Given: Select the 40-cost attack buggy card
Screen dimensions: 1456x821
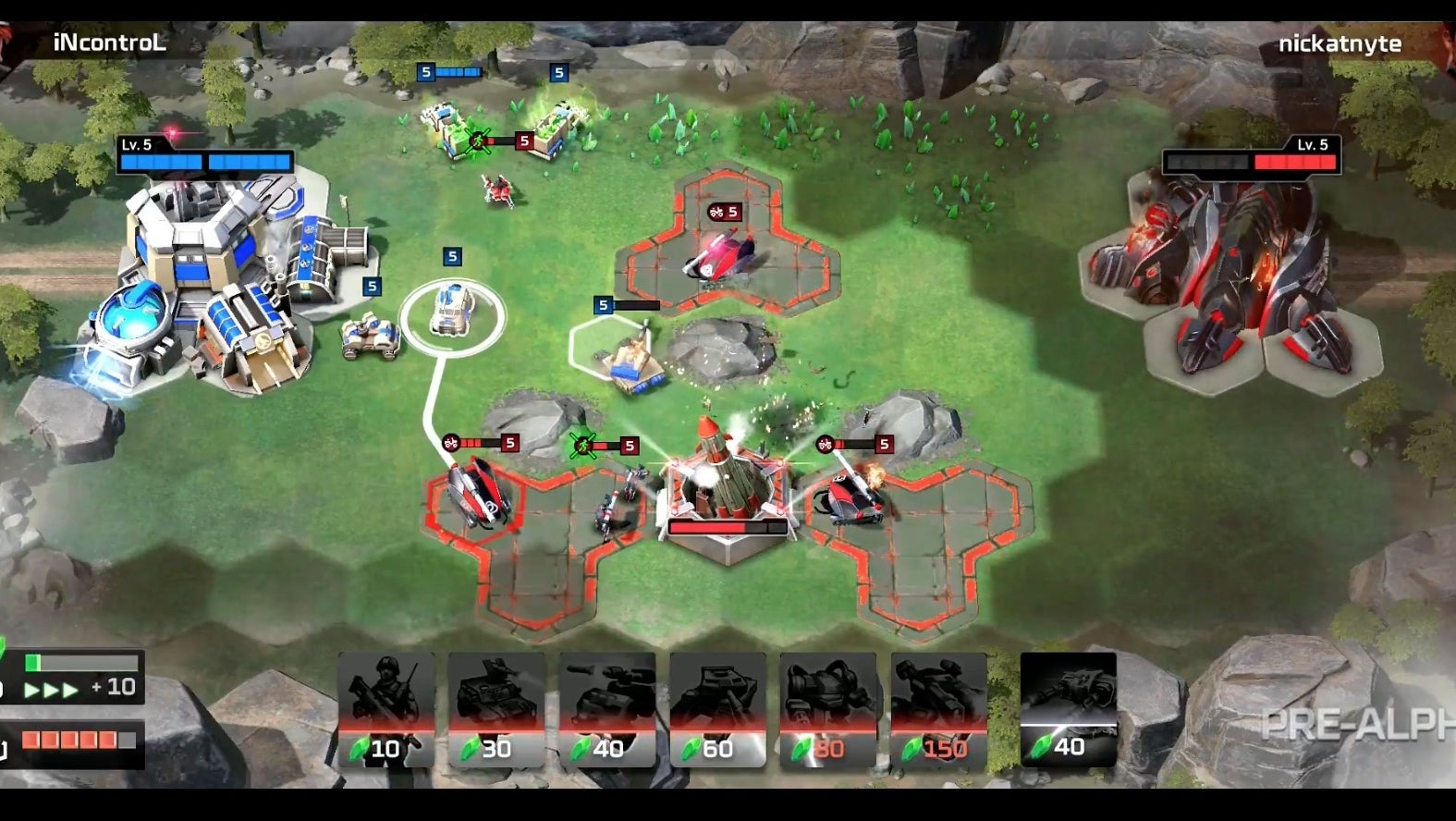Looking at the screenshot, I should (607, 707).
